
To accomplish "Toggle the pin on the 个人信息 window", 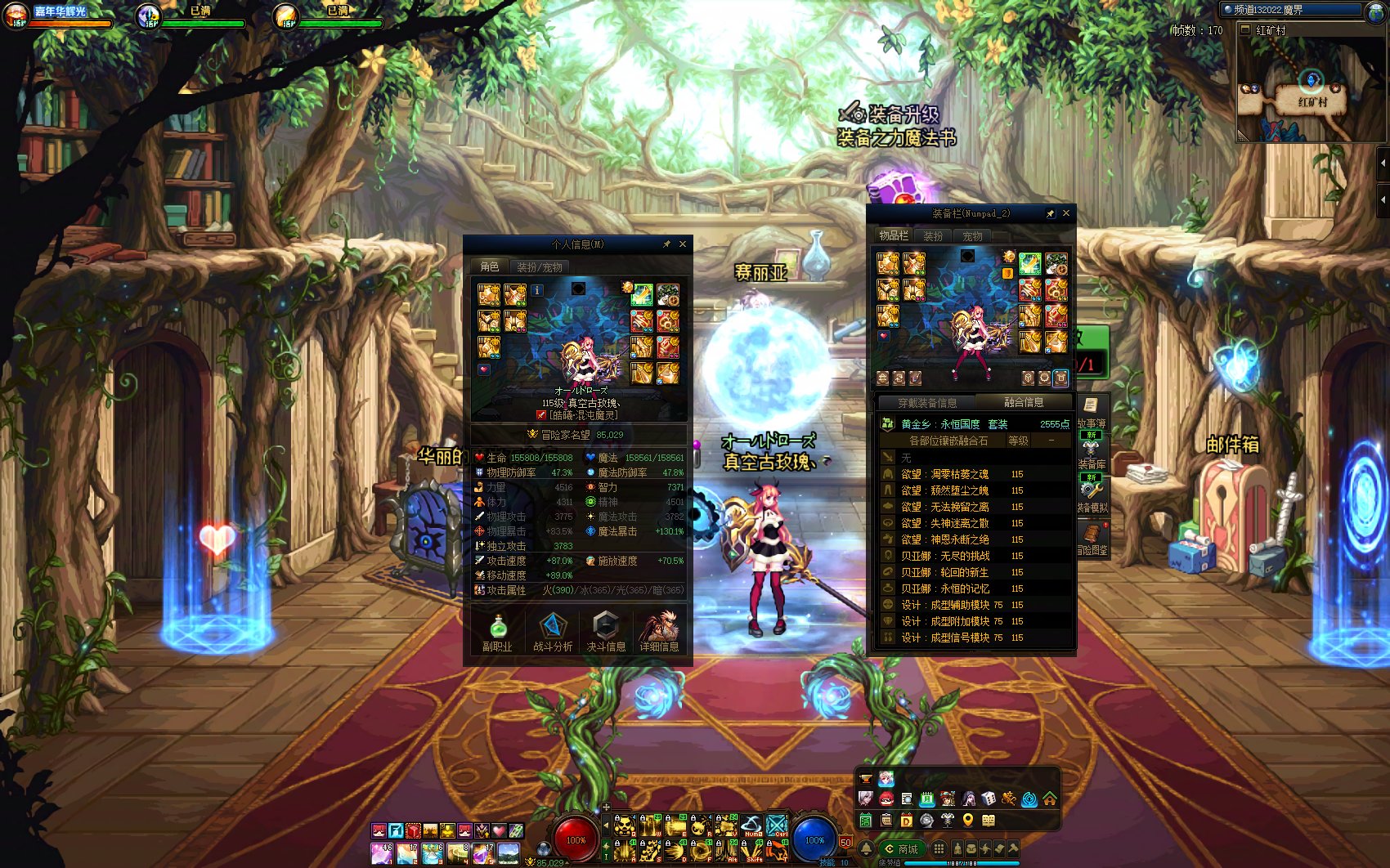I will click(668, 244).
